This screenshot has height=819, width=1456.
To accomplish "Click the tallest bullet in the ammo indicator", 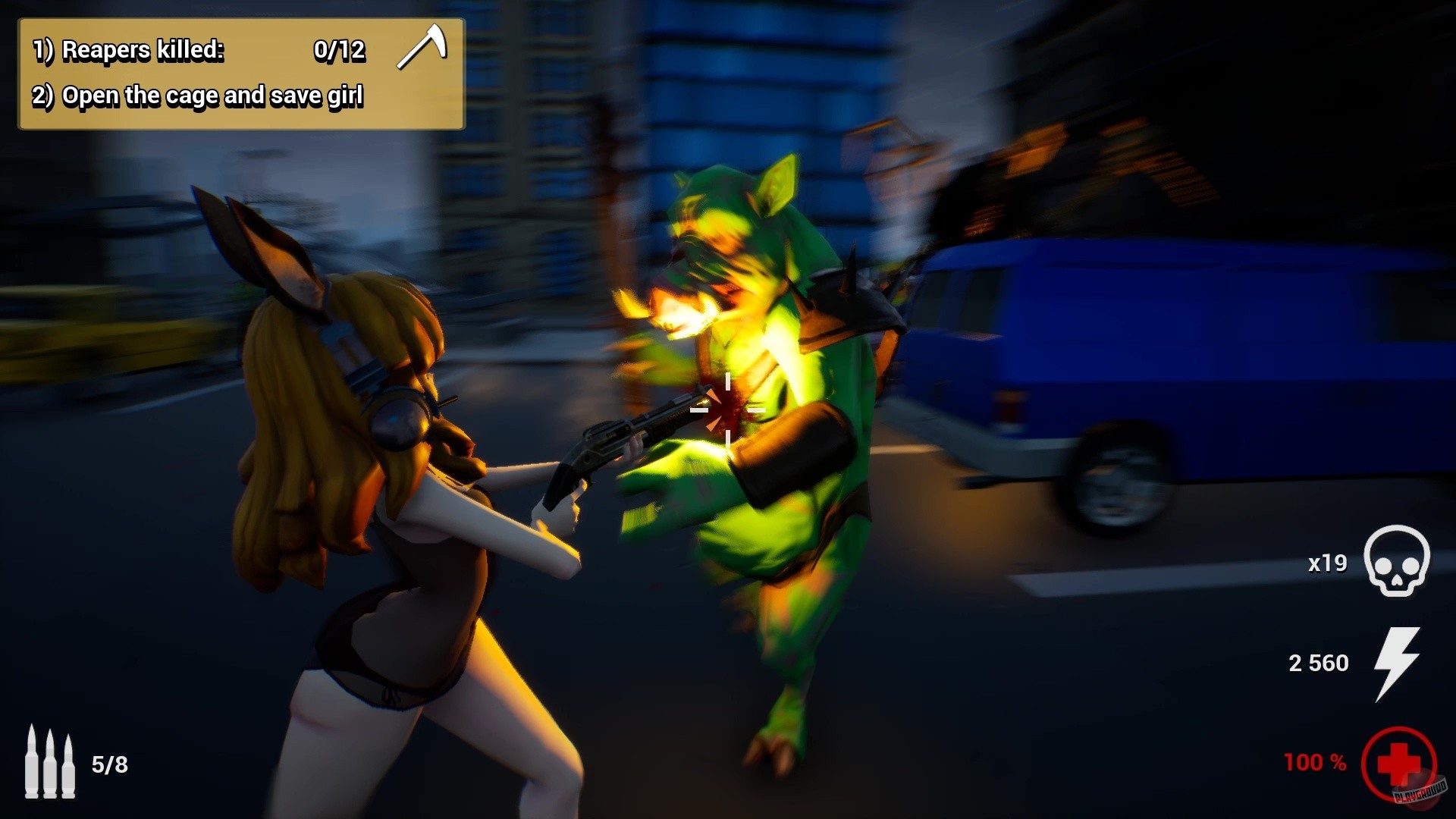I will [x=33, y=762].
